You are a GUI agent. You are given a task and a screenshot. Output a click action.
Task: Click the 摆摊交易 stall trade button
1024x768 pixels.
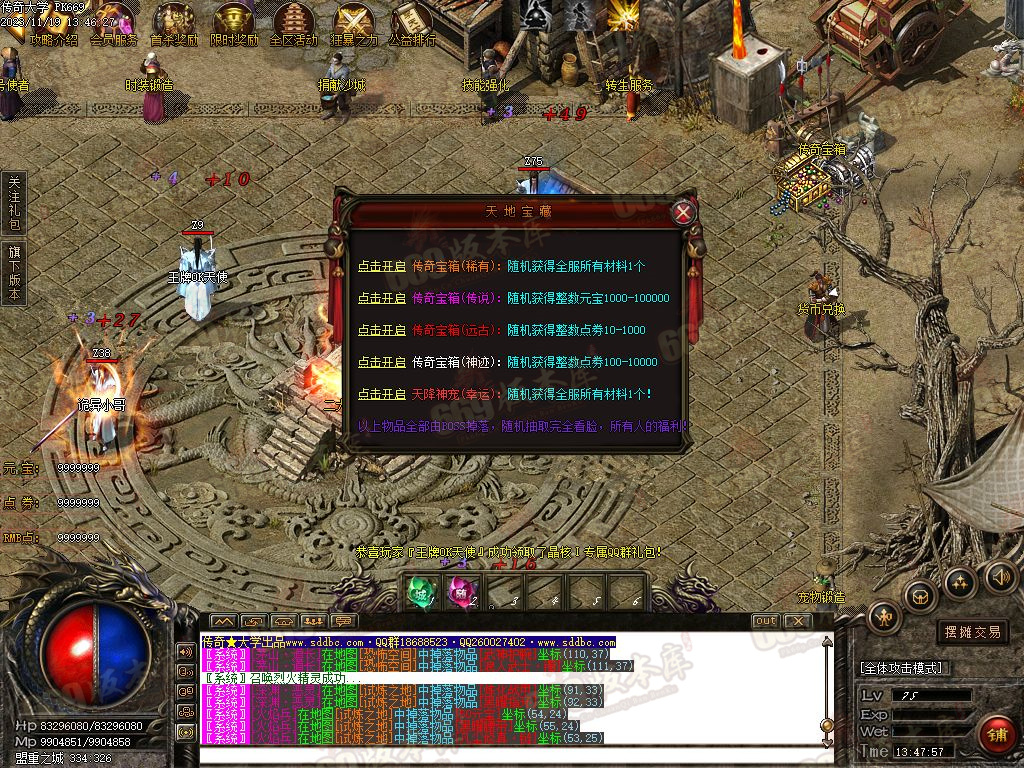[x=973, y=632]
